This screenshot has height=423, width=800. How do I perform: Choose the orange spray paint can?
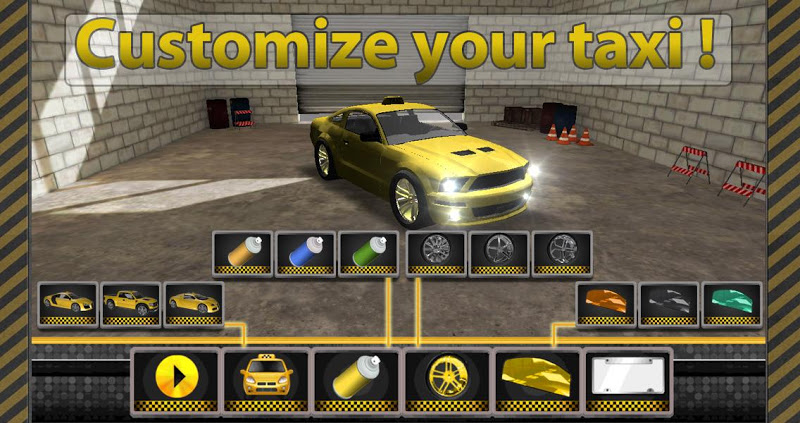click(x=244, y=252)
